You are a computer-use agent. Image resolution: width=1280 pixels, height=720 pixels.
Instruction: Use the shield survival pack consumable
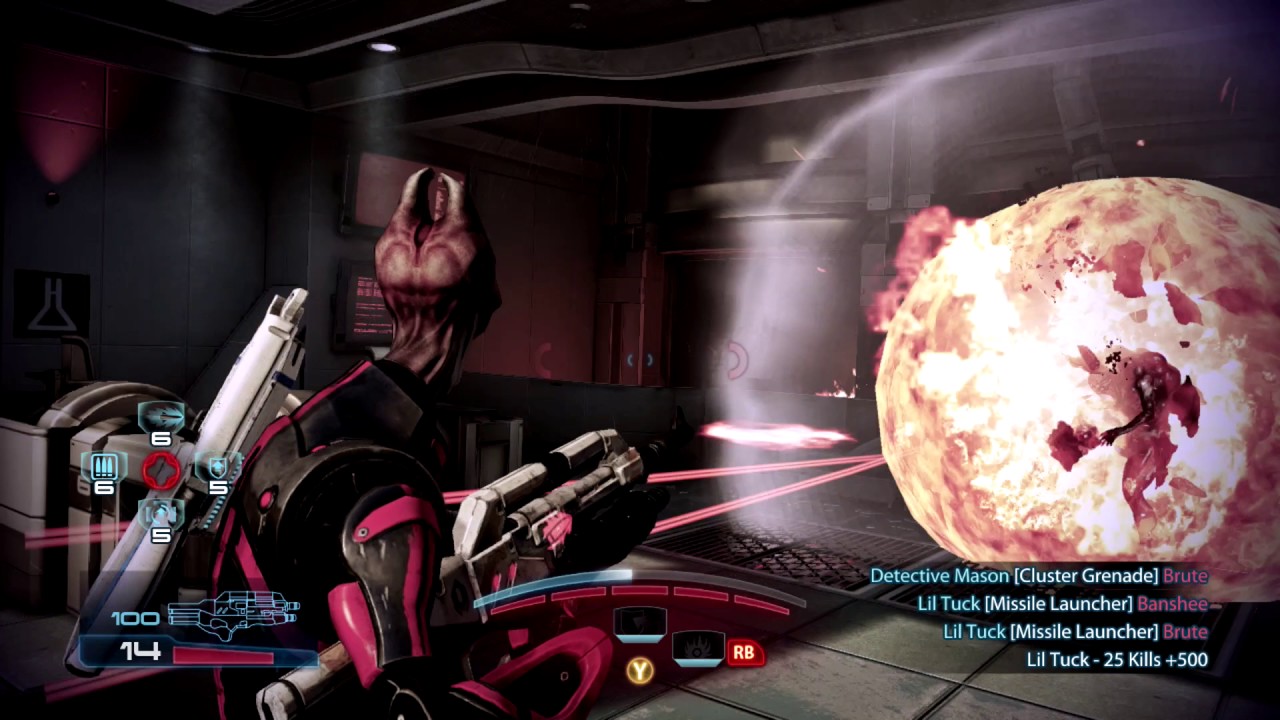click(217, 467)
